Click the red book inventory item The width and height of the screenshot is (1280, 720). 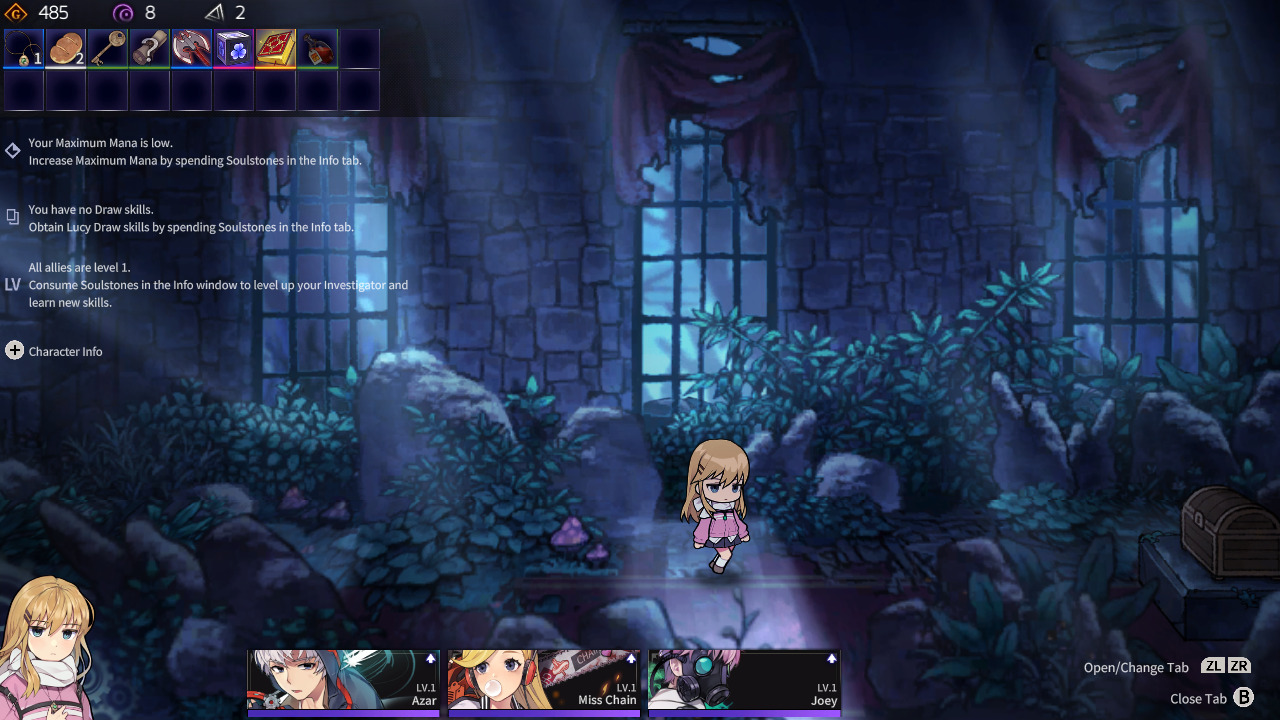[x=275, y=47]
